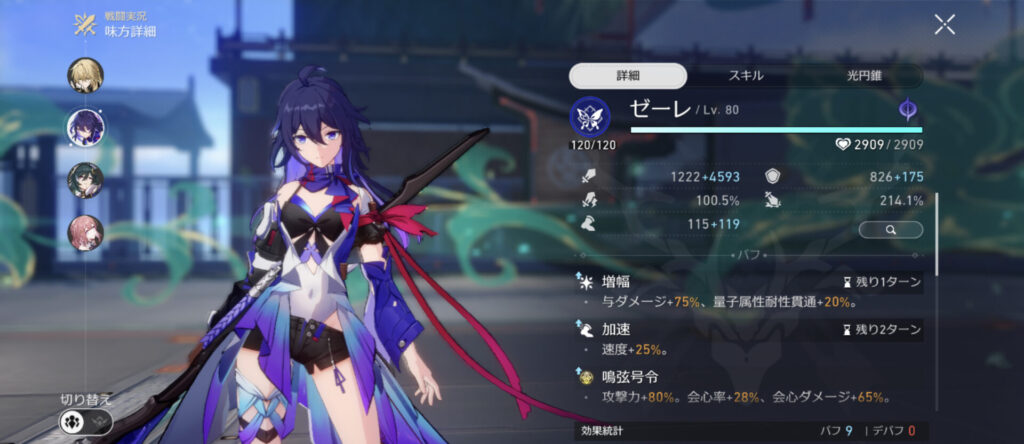Toggle the 切り替え switch
The width and height of the screenshot is (1024, 444).
coord(85,421)
